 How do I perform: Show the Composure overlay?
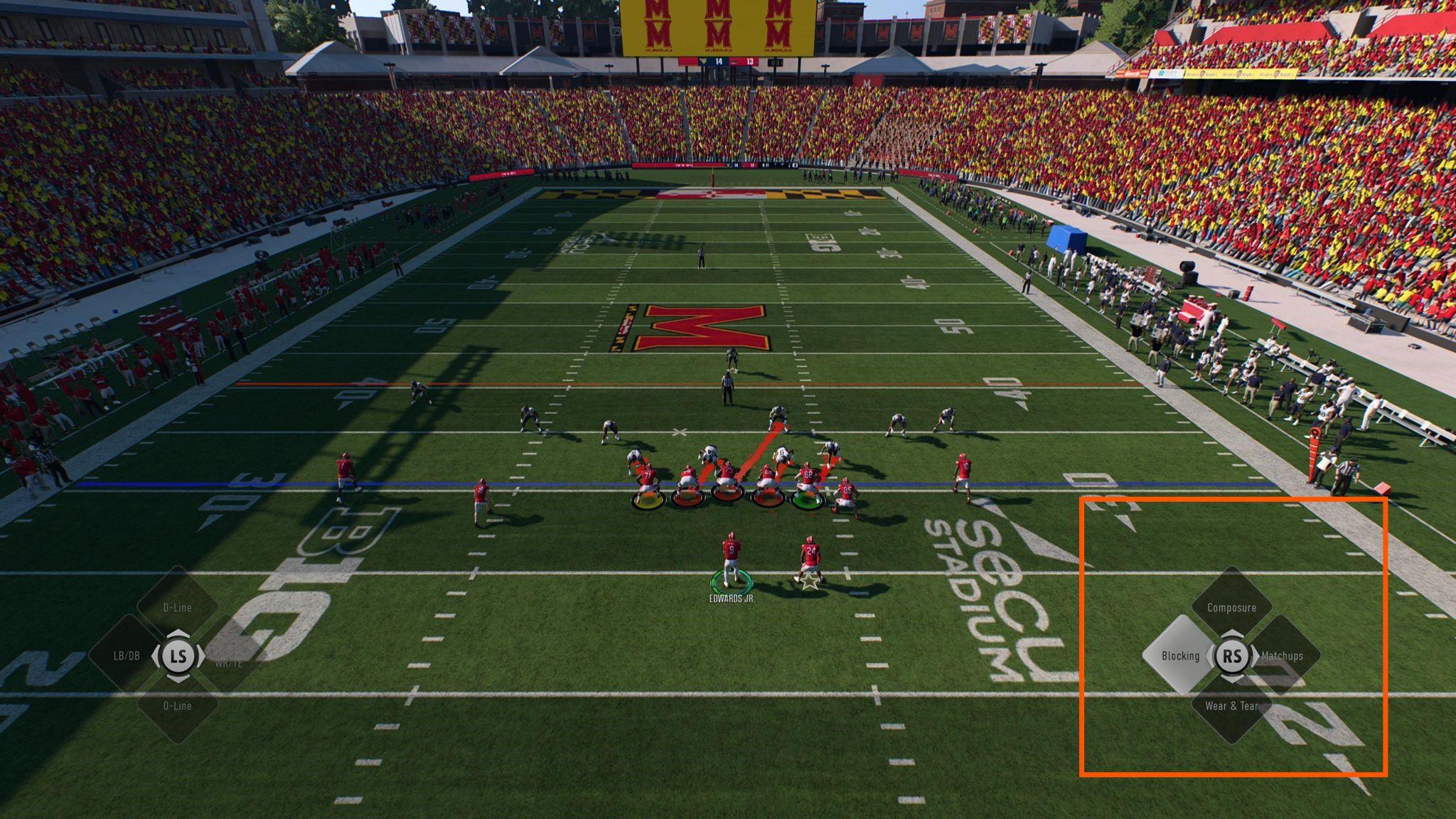tap(1231, 607)
